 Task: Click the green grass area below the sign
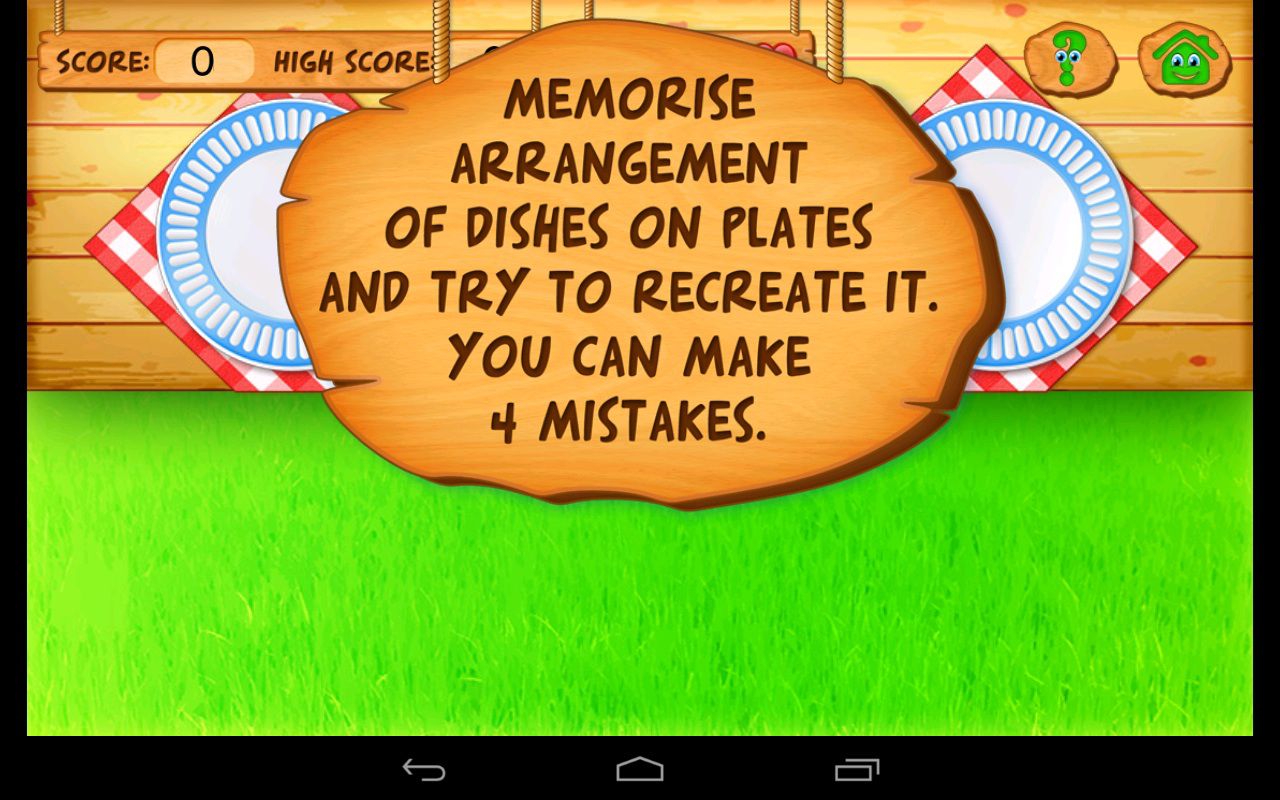pos(640,620)
